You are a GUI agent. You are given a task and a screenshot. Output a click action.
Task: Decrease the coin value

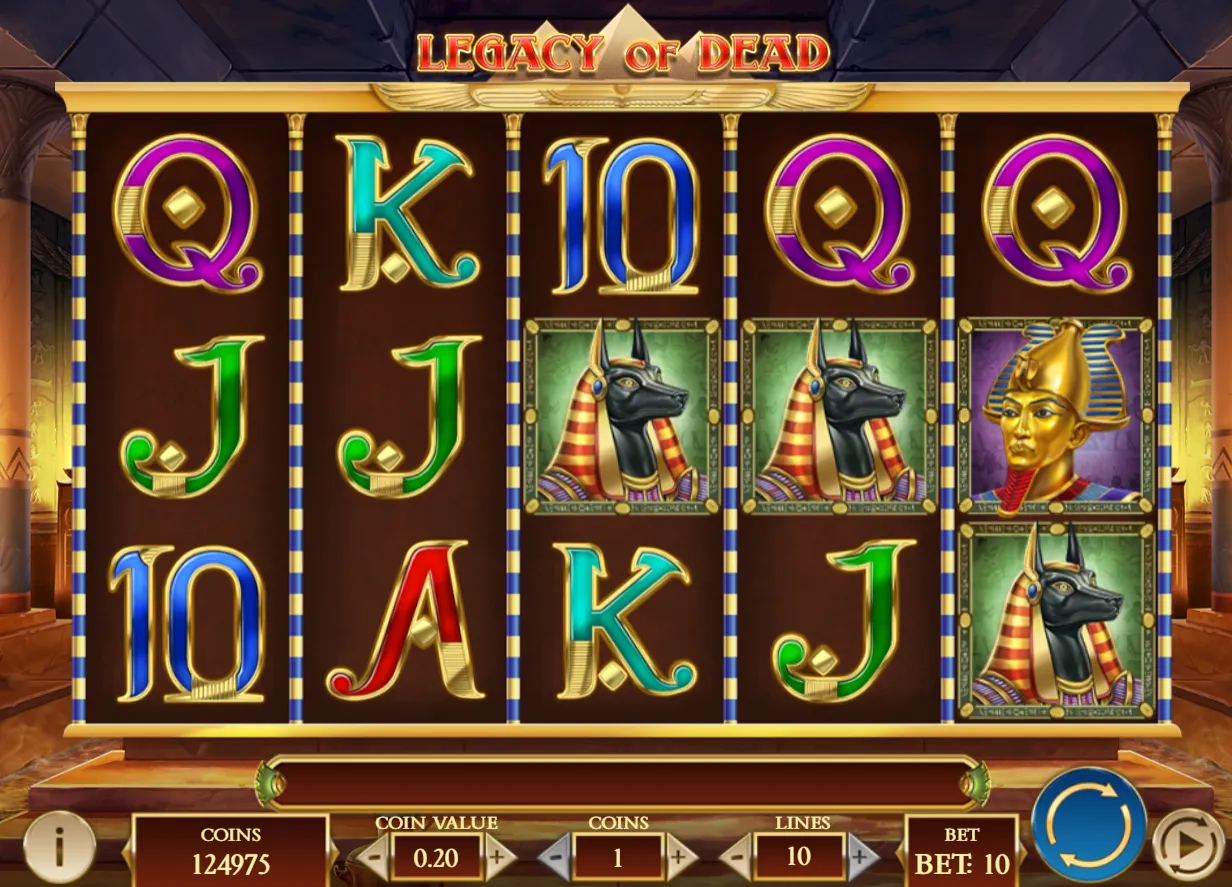coord(372,857)
